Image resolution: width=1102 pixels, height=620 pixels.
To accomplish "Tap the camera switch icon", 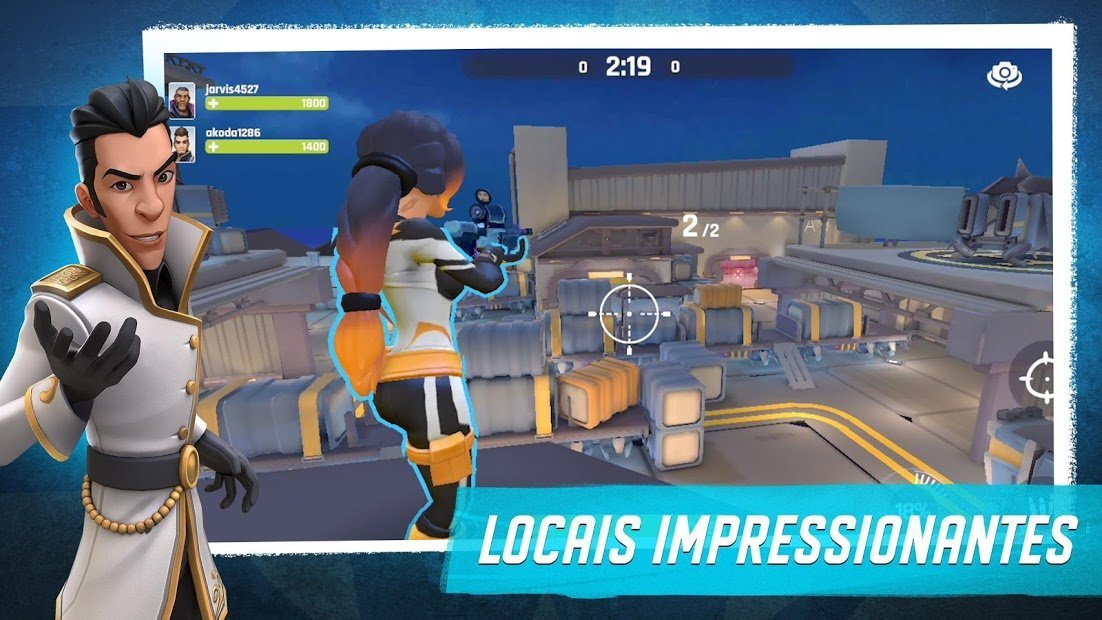I will tap(1002, 75).
